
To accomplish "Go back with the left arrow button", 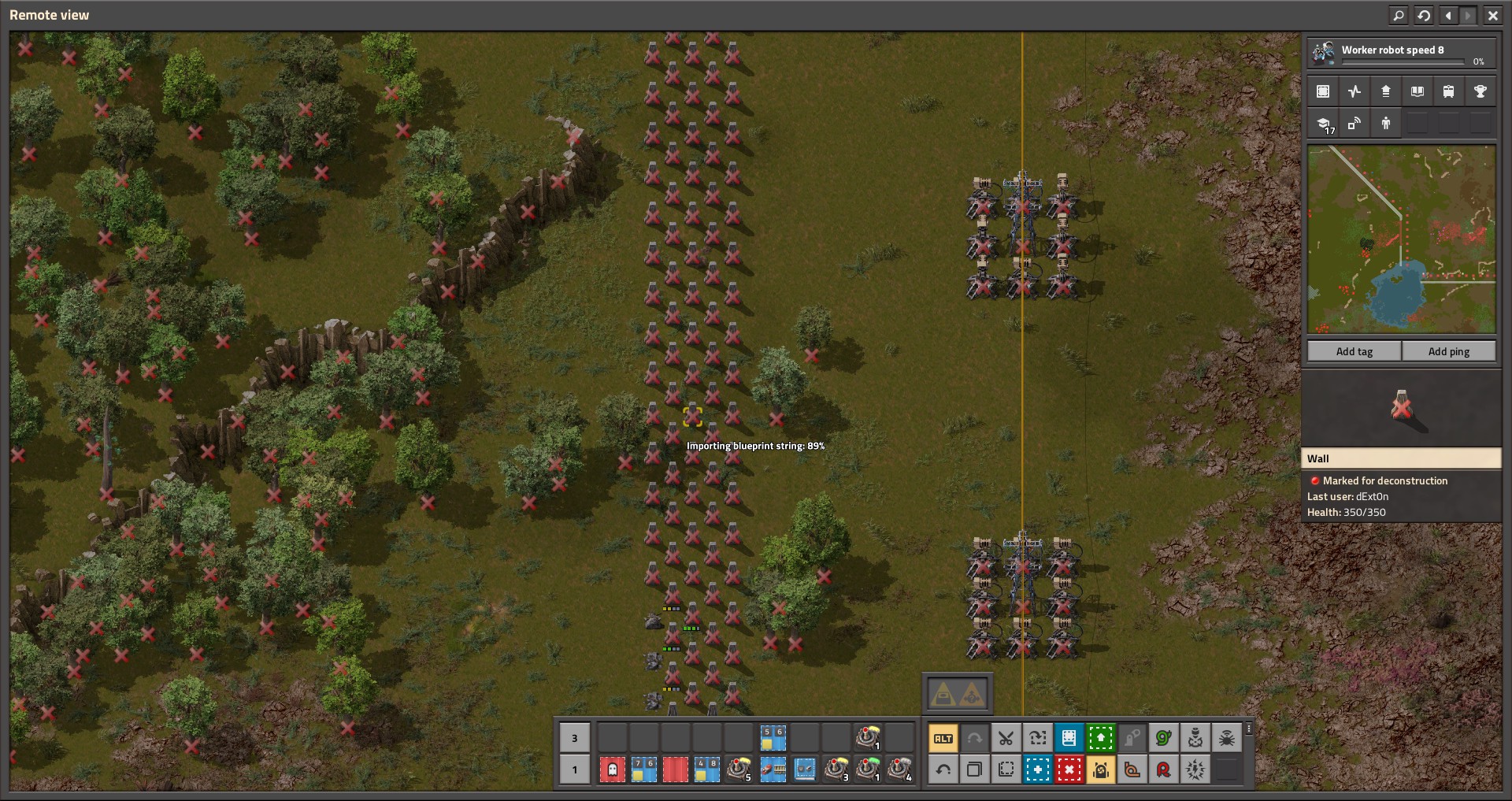I will tap(1448, 15).
